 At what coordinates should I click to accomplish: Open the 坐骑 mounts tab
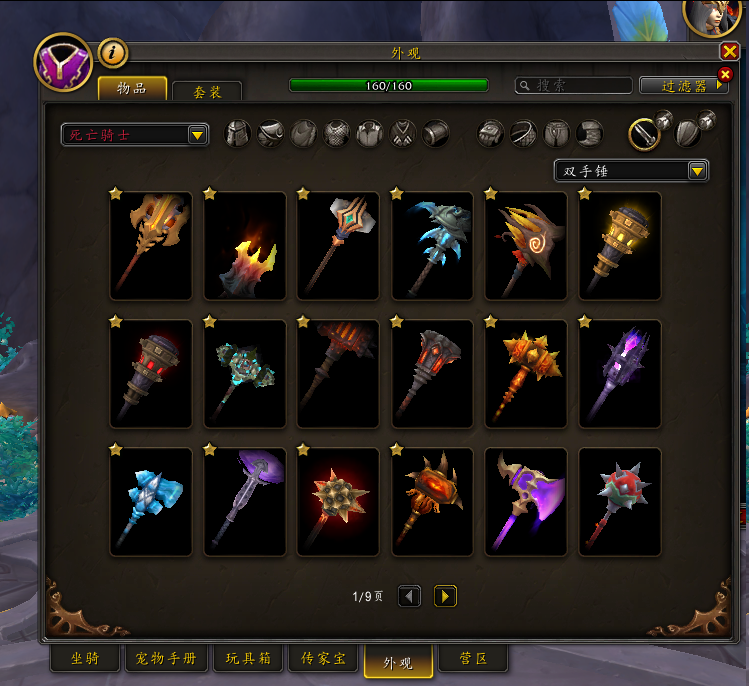click(x=85, y=659)
